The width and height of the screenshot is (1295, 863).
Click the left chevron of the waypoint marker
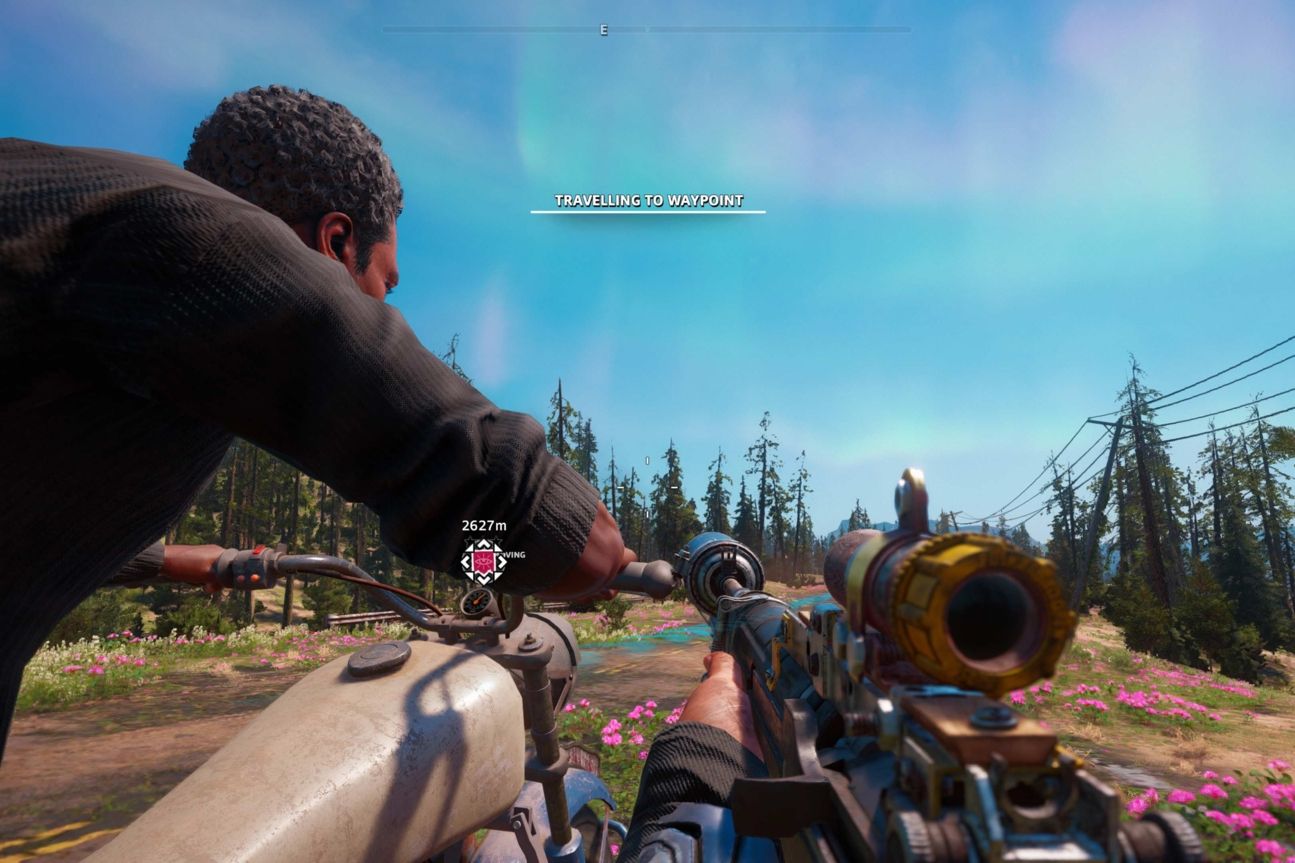pyautogui.click(x=465, y=562)
